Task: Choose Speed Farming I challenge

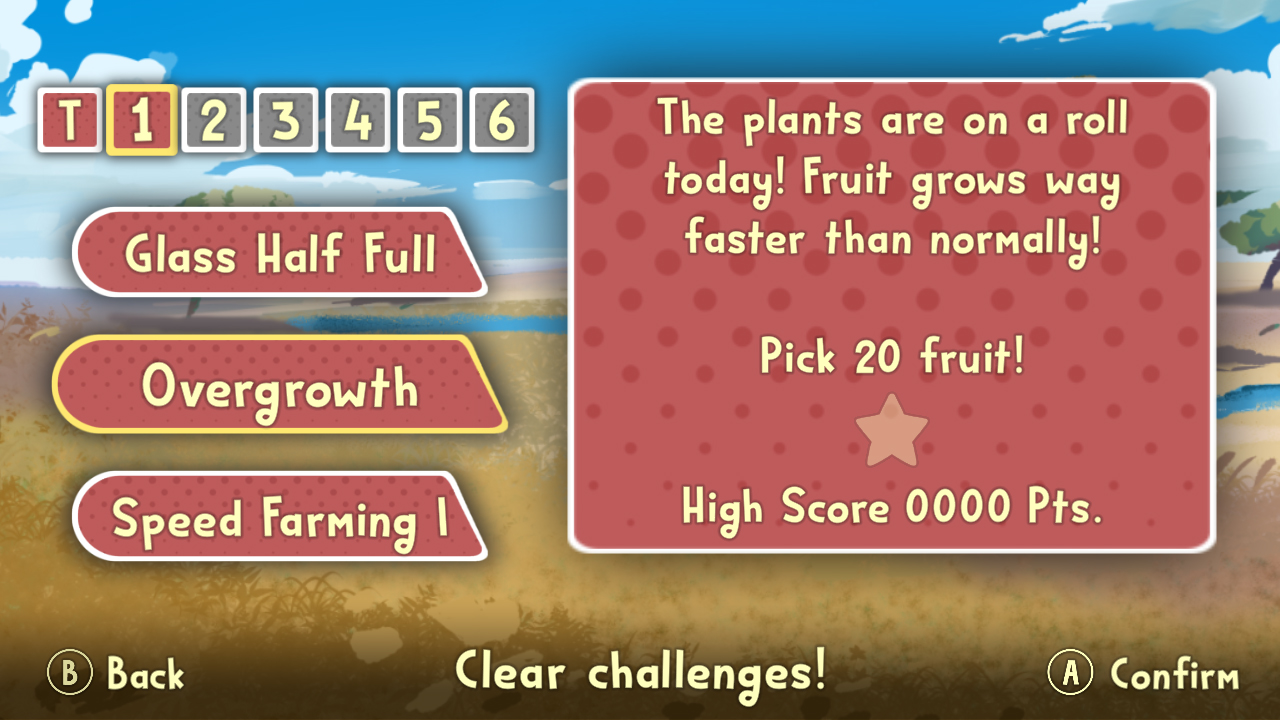Action: click(278, 516)
